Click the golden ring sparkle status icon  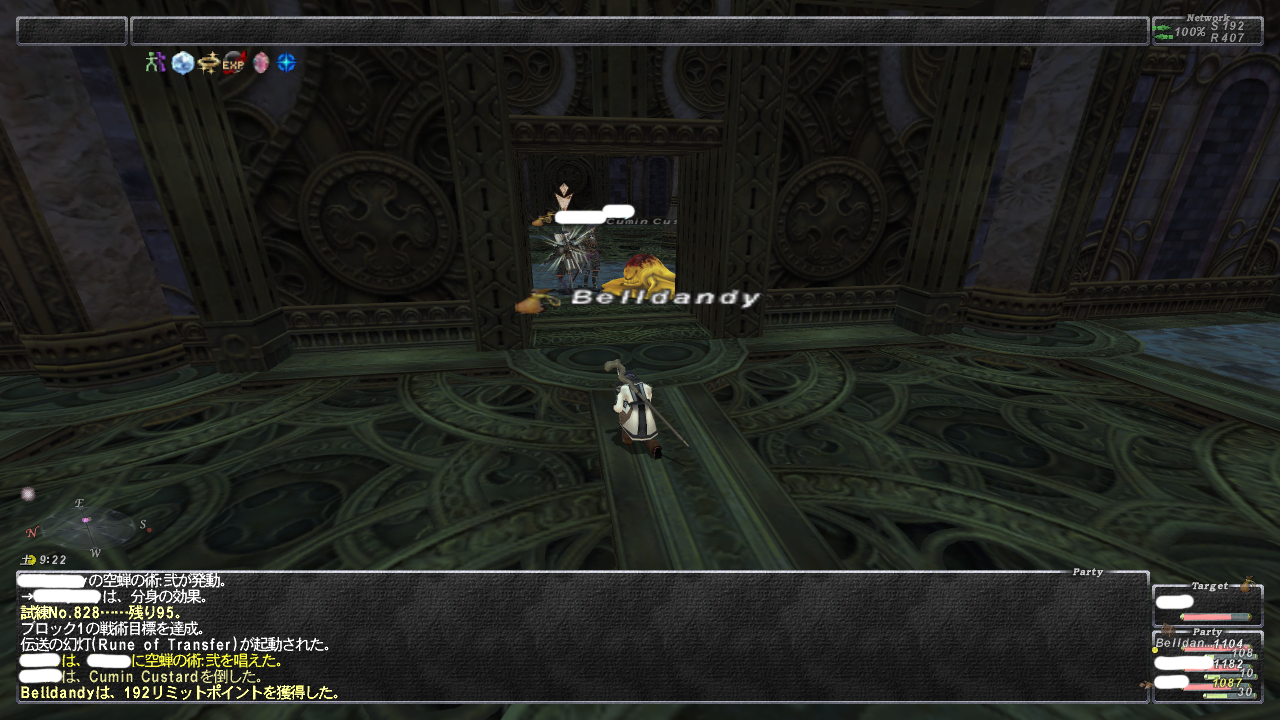208,63
